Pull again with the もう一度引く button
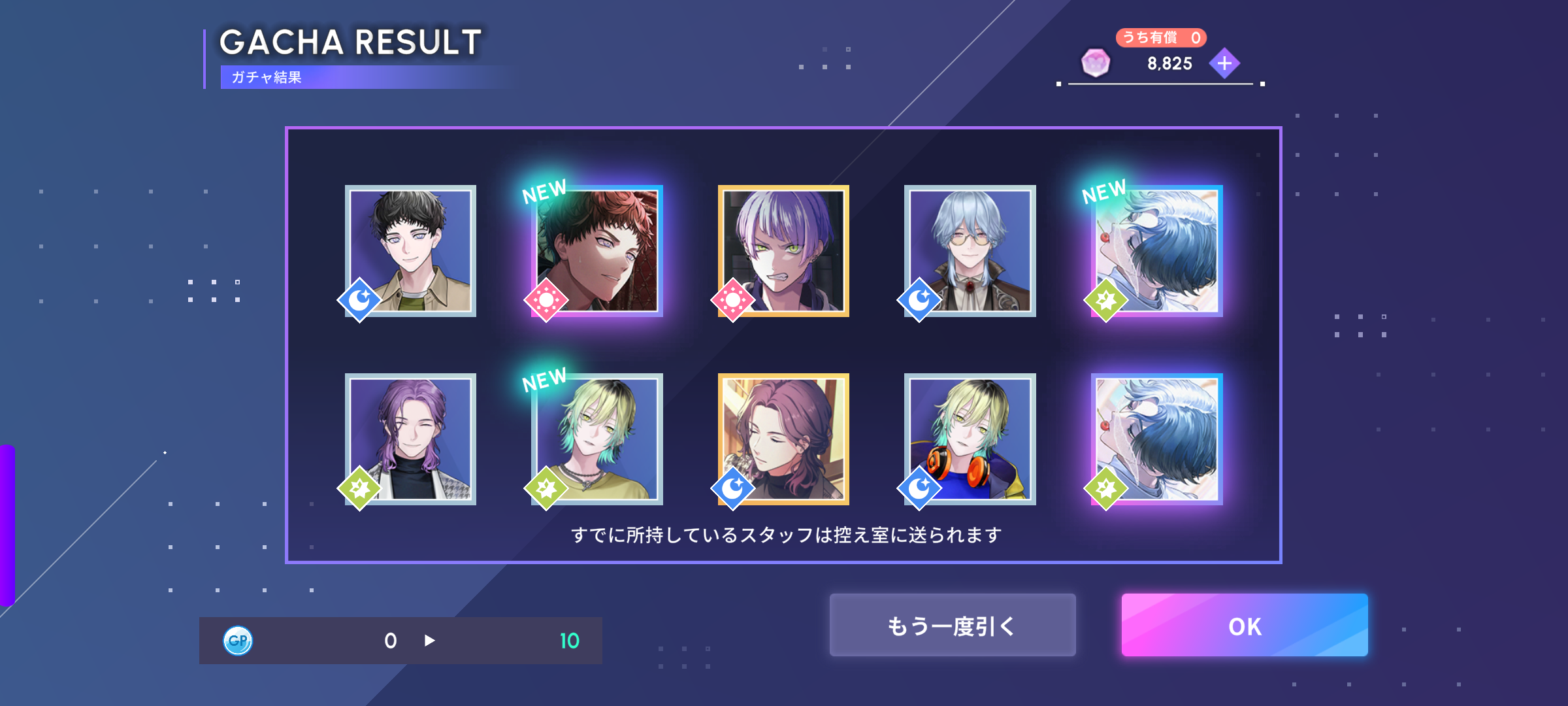This screenshot has width=1568, height=706. (952, 625)
